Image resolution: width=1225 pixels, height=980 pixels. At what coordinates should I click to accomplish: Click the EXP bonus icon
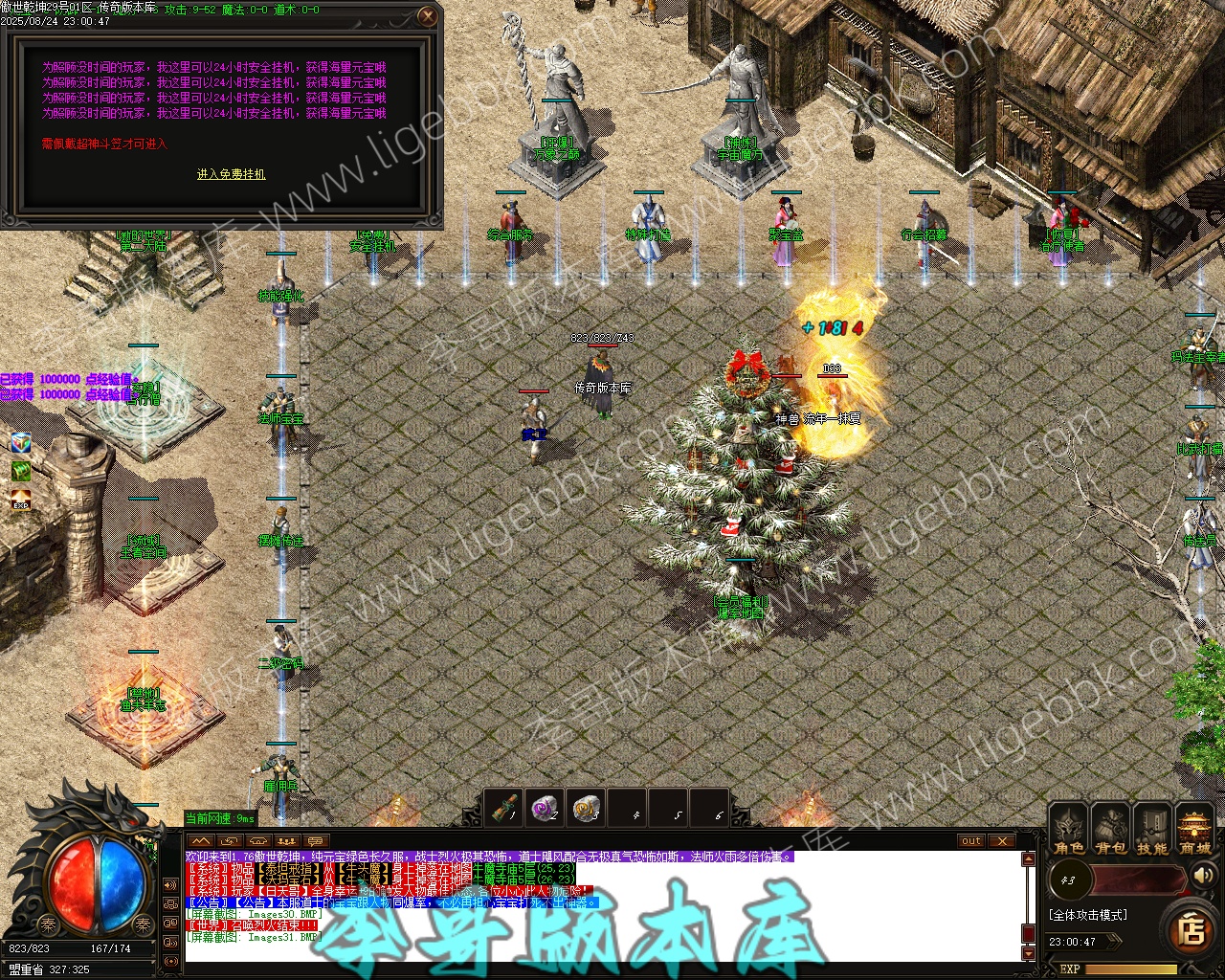[21, 500]
